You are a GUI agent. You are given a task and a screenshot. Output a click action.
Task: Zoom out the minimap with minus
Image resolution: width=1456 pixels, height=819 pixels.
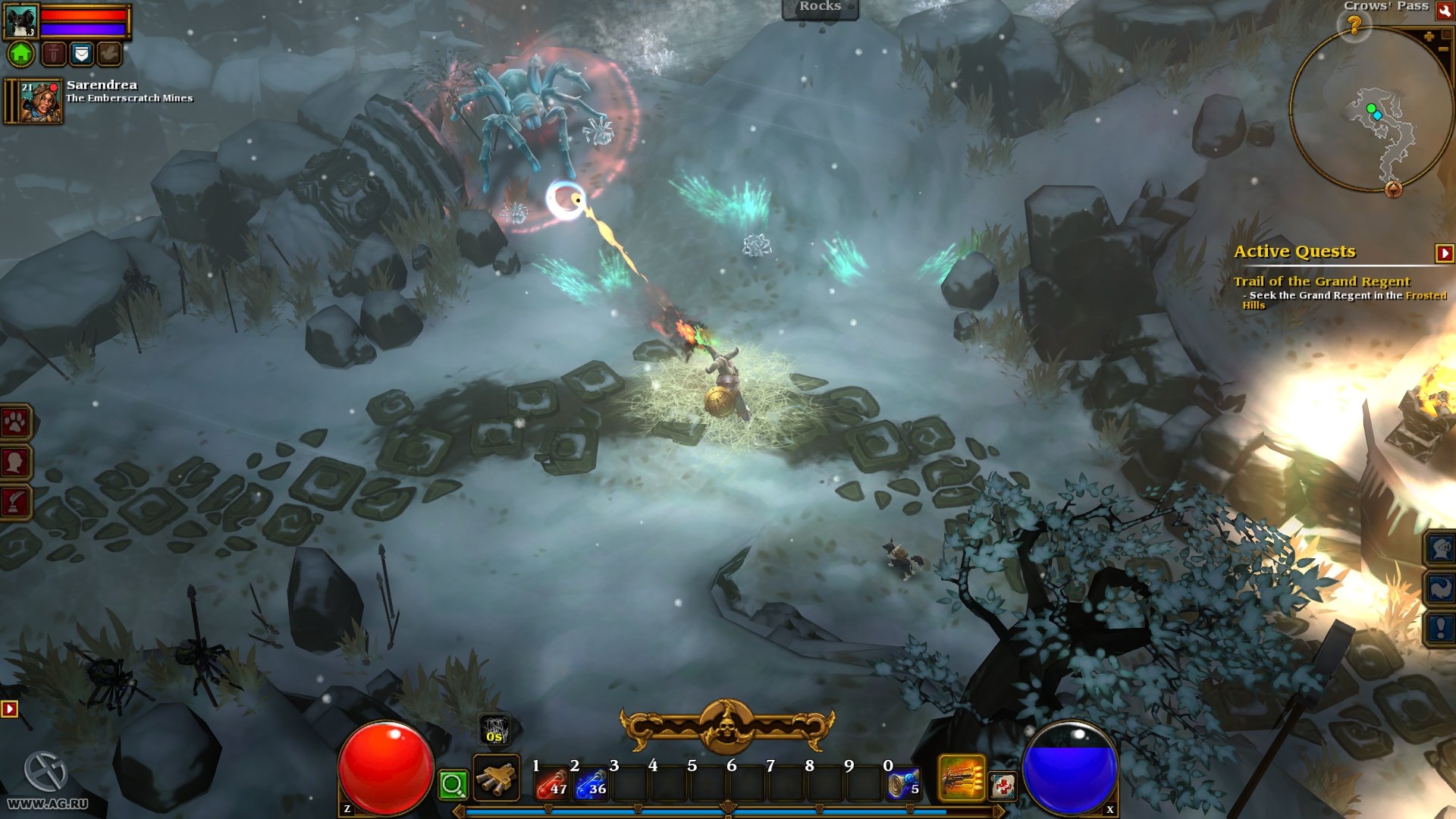(x=1443, y=49)
